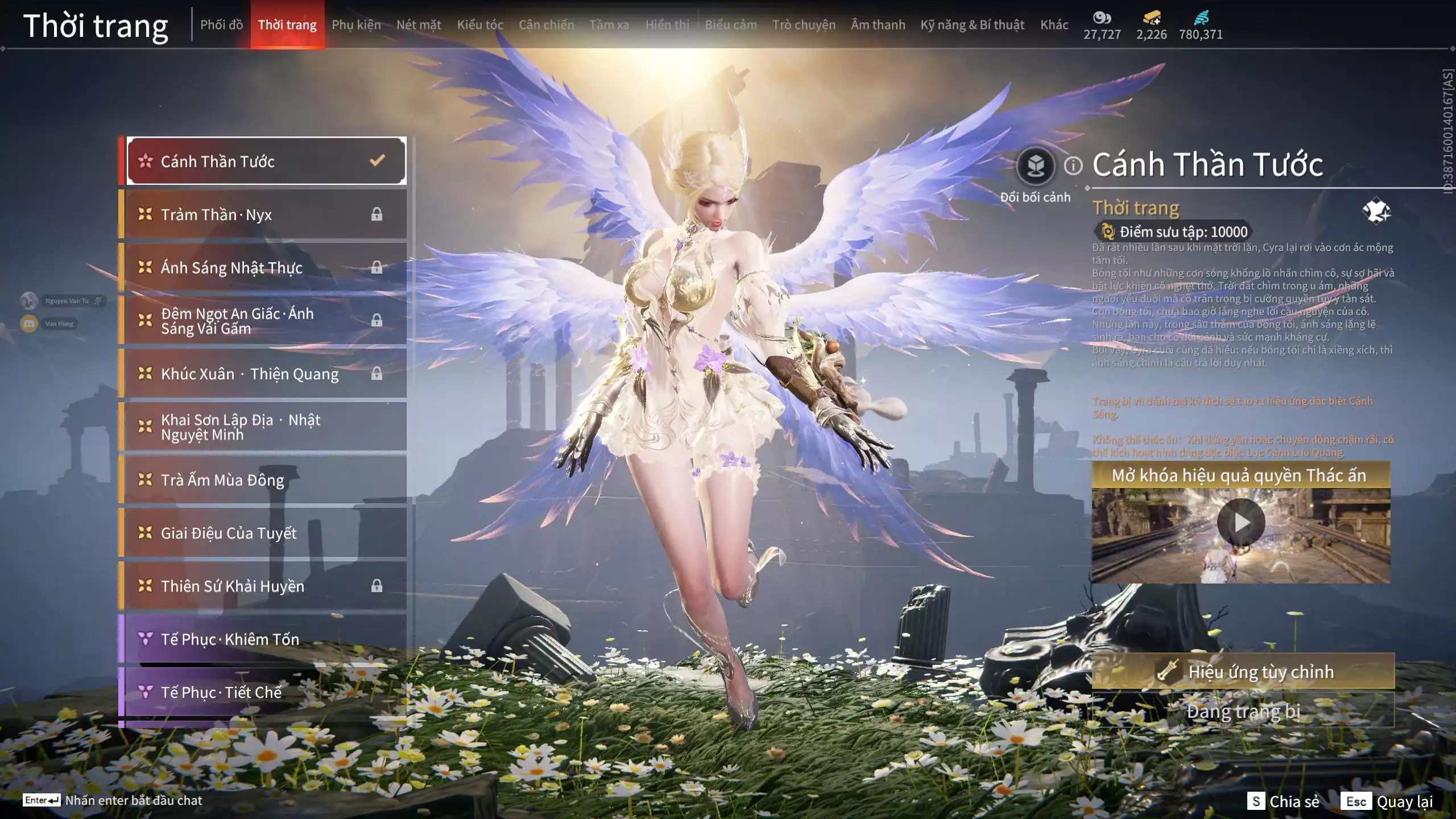The width and height of the screenshot is (1456, 819).
Task: Switch to the Âm thanh tab
Action: click(x=878, y=25)
